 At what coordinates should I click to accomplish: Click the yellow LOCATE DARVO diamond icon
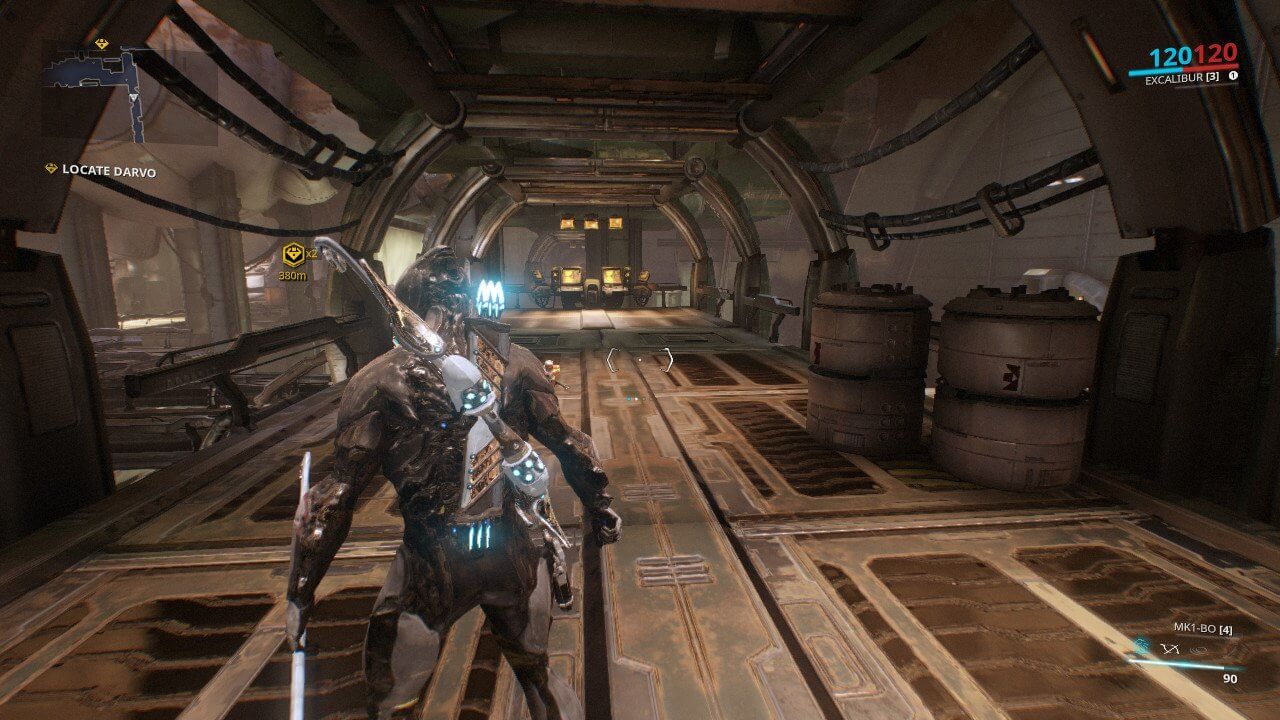51,166
